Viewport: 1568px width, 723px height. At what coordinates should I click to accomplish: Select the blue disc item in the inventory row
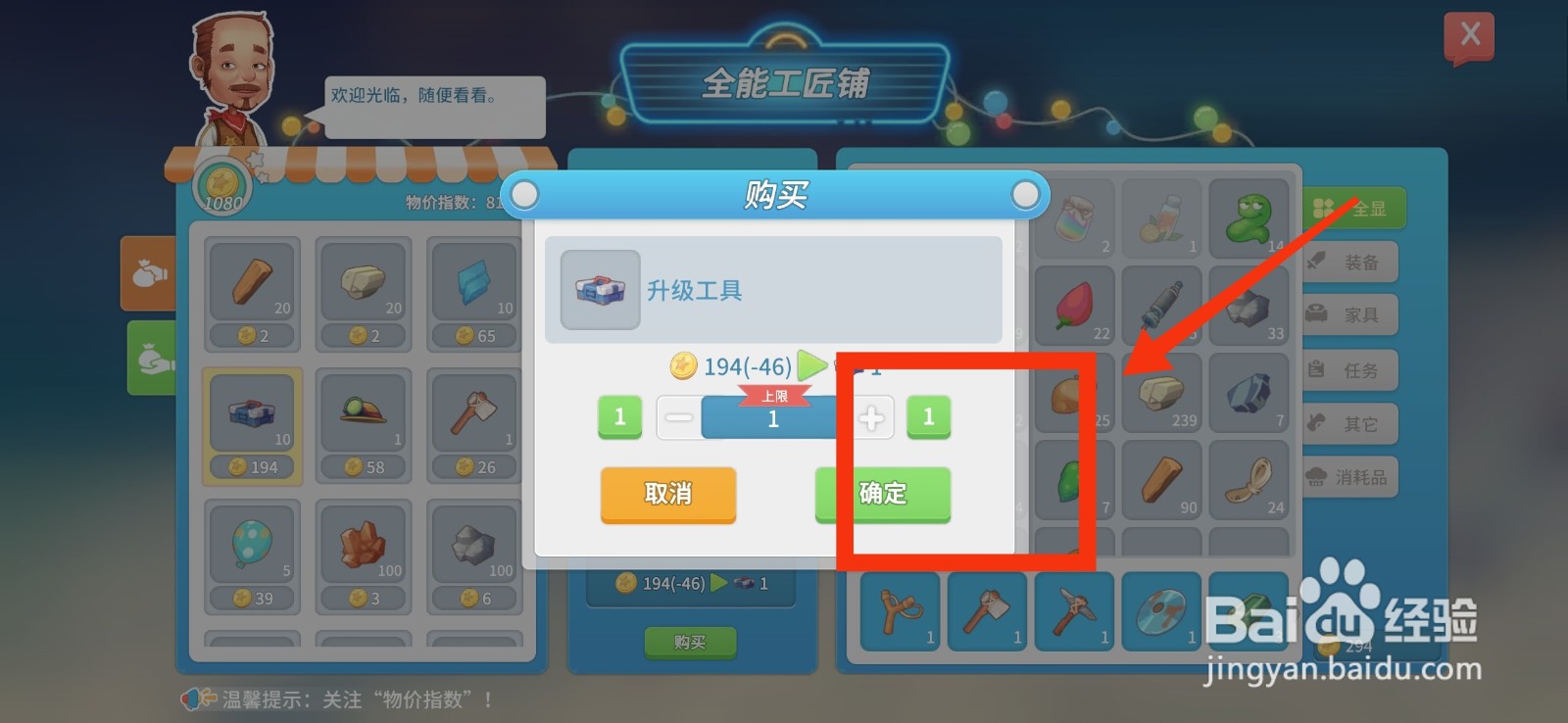pos(1161,609)
